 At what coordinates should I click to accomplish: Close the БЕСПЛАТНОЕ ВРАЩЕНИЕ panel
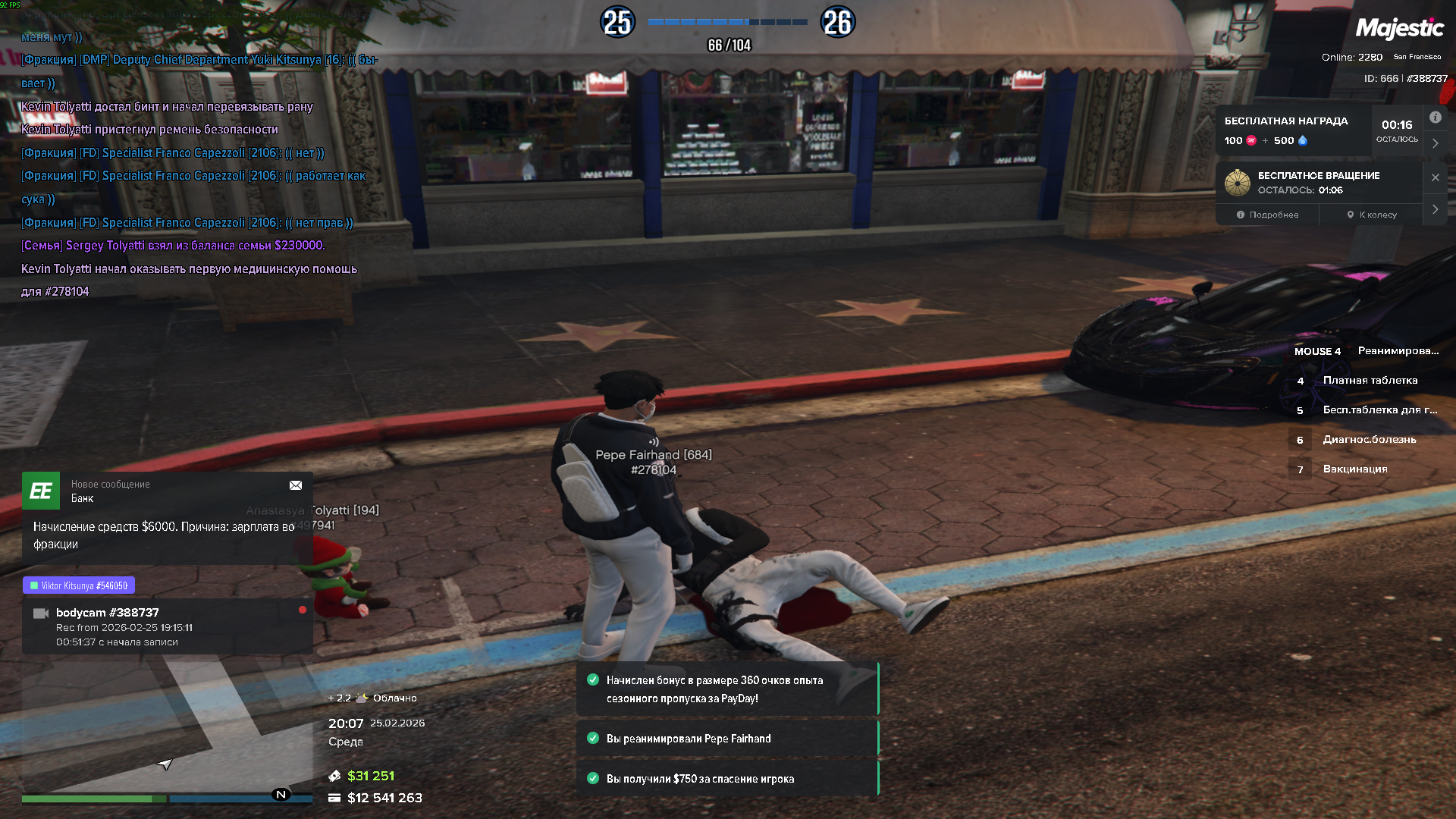(1435, 177)
